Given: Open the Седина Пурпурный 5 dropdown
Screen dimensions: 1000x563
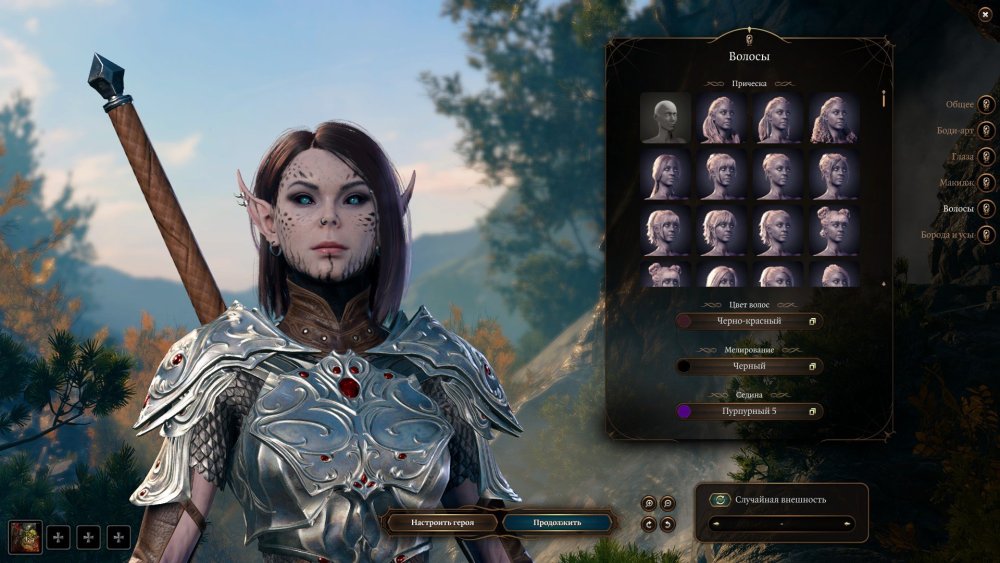Looking at the screenshot, I should [x=749, y=411].
